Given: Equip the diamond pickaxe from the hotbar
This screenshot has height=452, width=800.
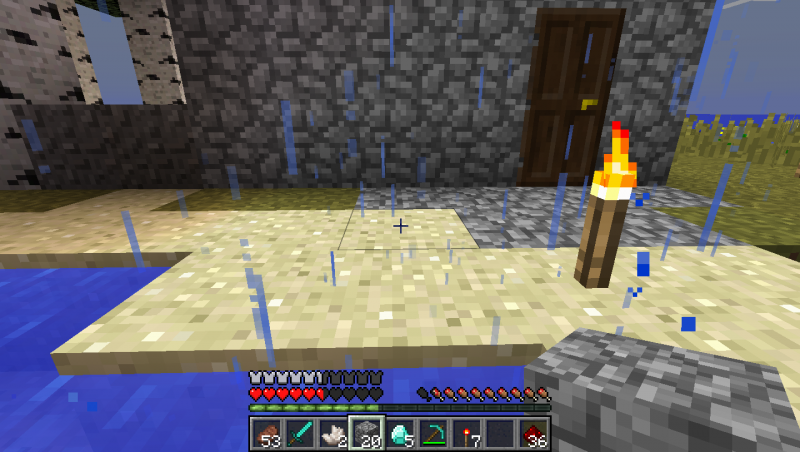Looking at the screenshot, I should click(433, 434).
